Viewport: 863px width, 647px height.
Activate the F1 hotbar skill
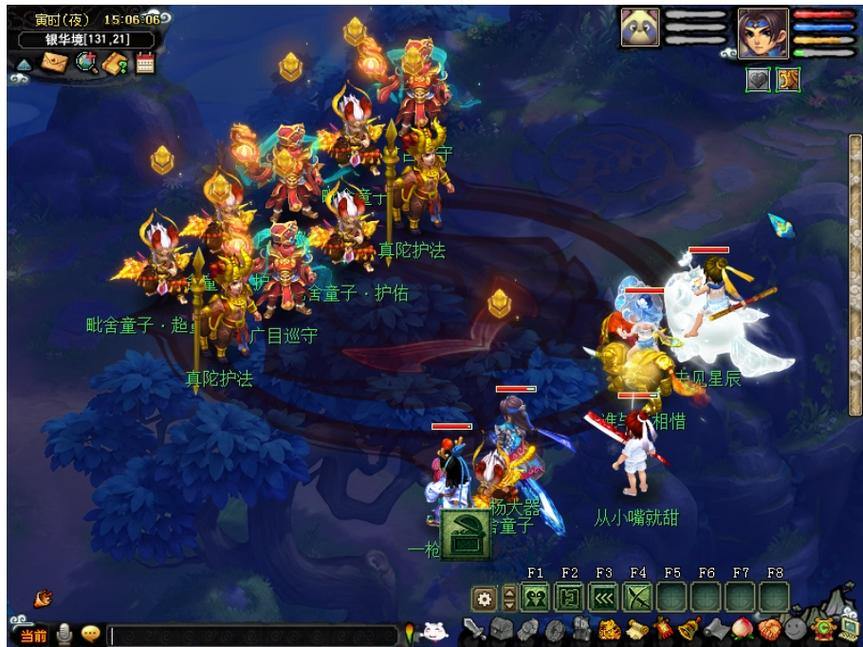click(x=535, y=598)
